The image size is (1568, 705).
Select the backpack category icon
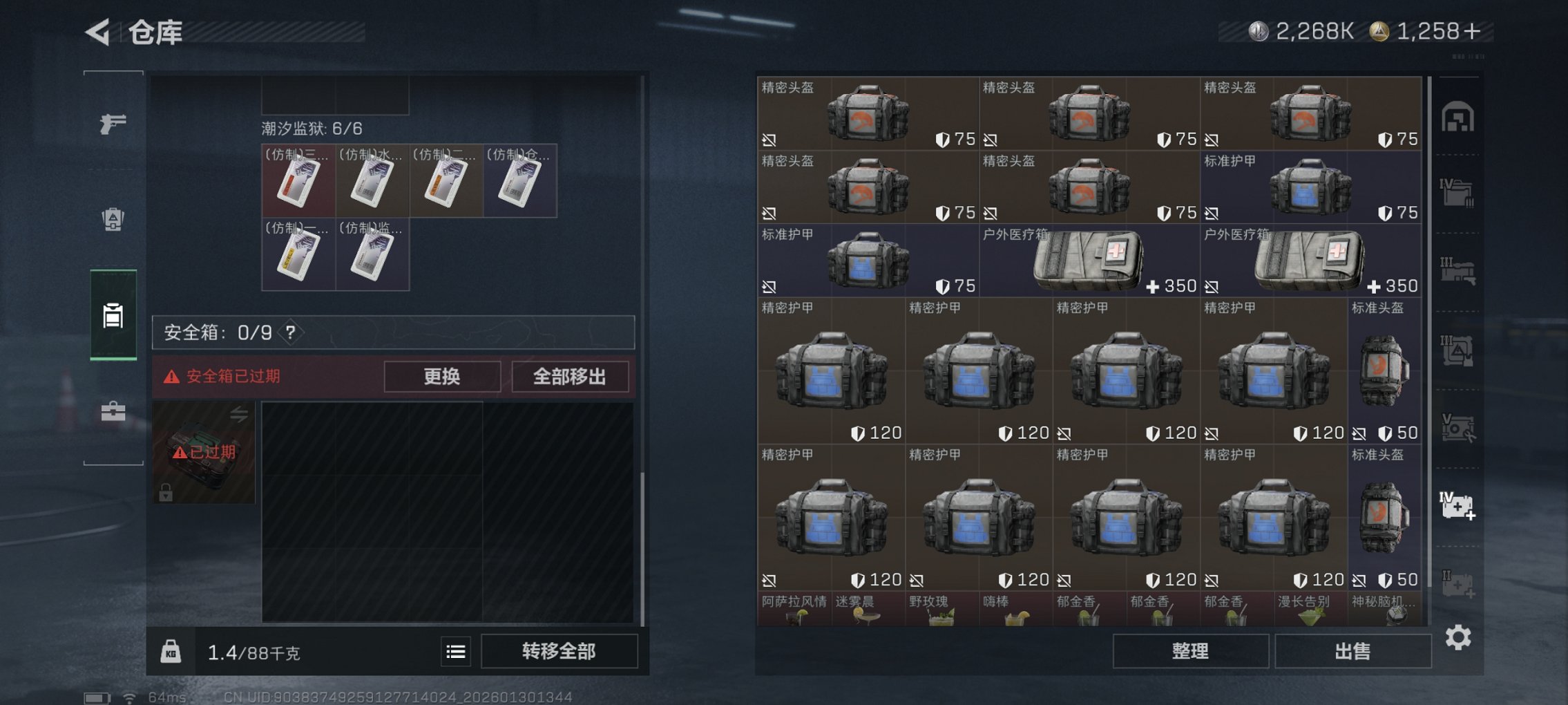pos(114,218)
